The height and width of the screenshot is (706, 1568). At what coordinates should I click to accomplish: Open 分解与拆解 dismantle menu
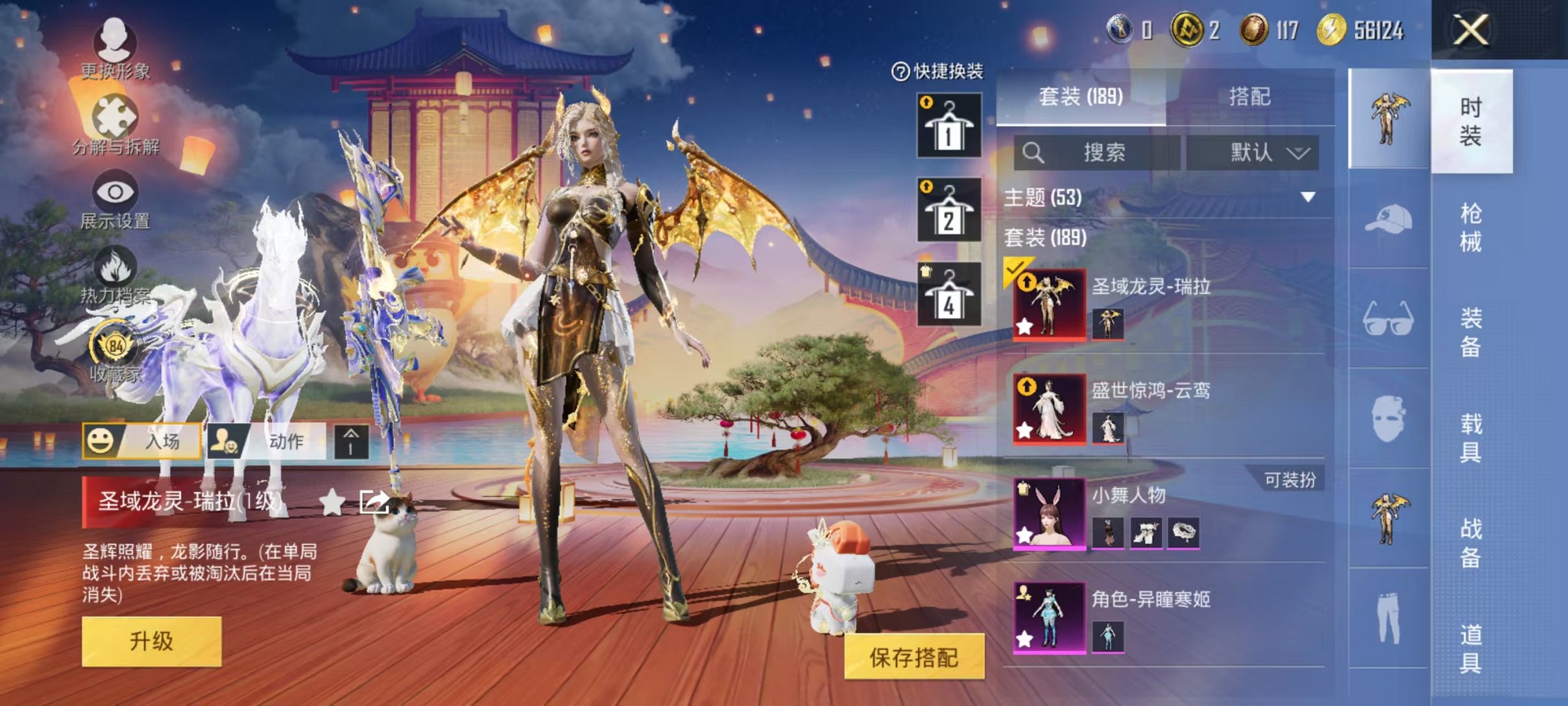(x=115, y=125)
